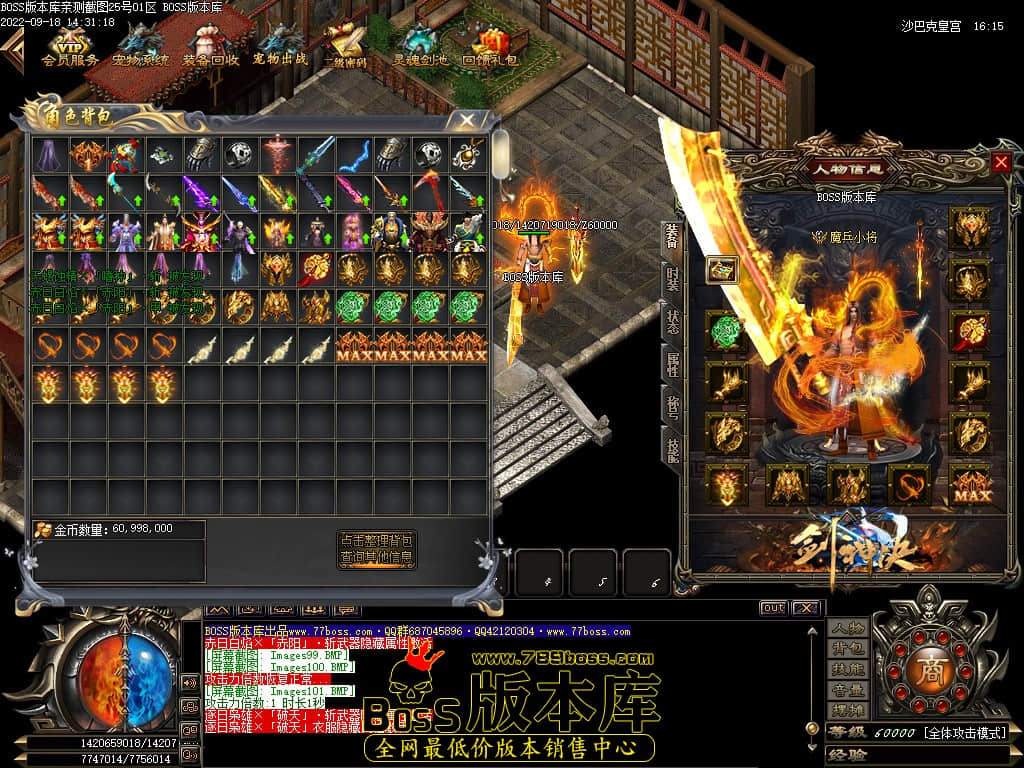Switch to the 时装 costume tab
This screenshot has height=768, width=1024.
(x=671, y=277)
